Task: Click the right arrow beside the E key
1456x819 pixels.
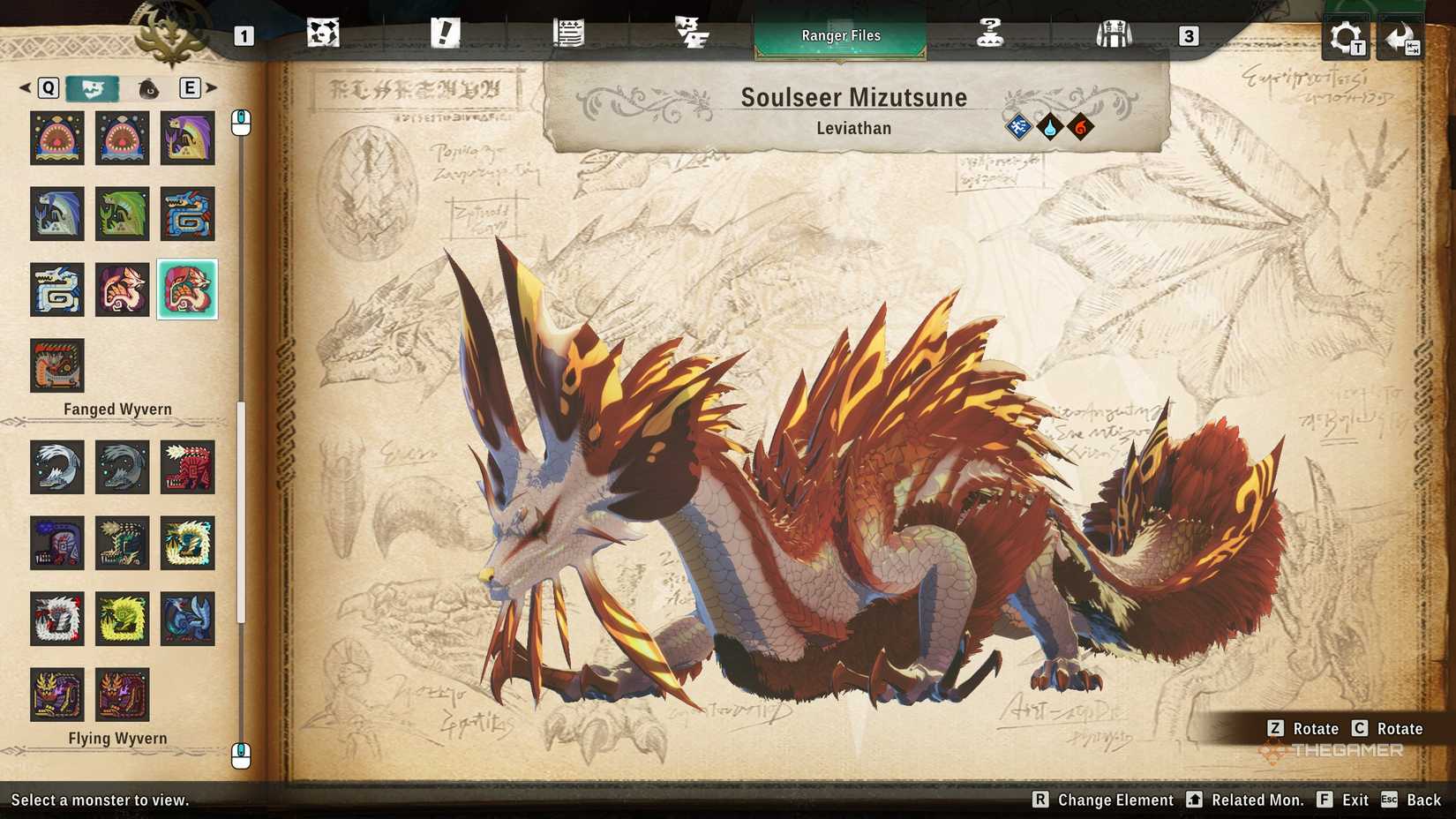Action: pyautogui.click(x=212, y=88)
